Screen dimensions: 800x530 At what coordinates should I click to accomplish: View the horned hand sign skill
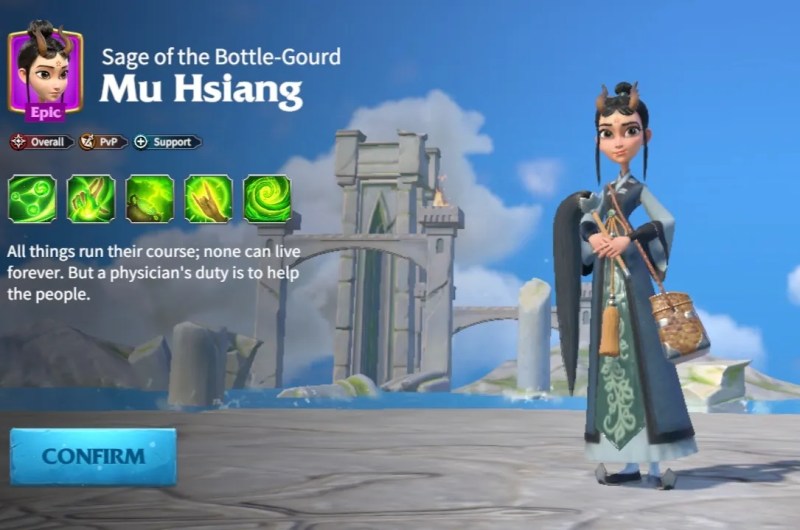tap(208, 198)
